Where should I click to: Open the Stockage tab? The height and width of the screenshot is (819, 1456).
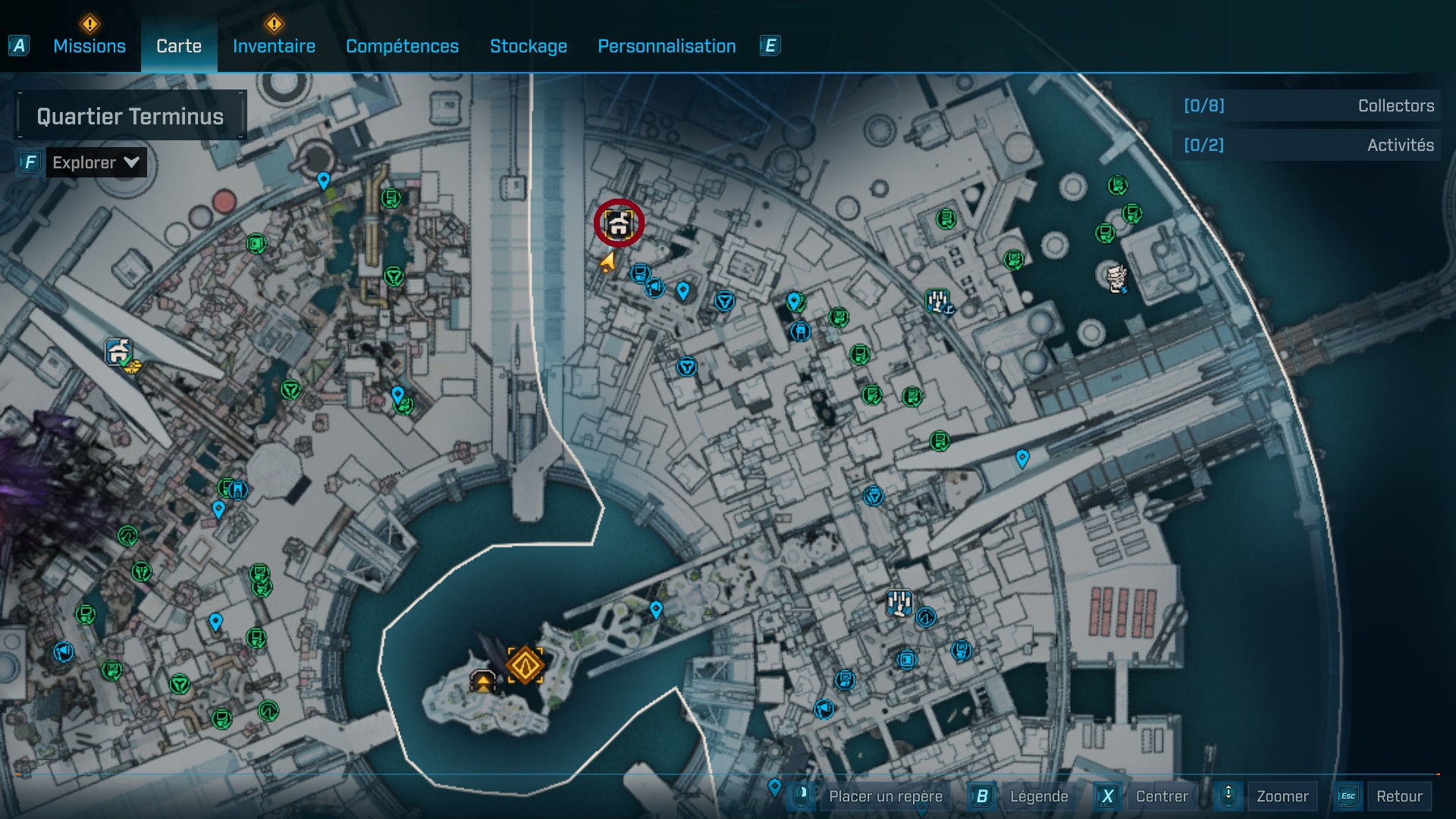(x=529, y=46)
